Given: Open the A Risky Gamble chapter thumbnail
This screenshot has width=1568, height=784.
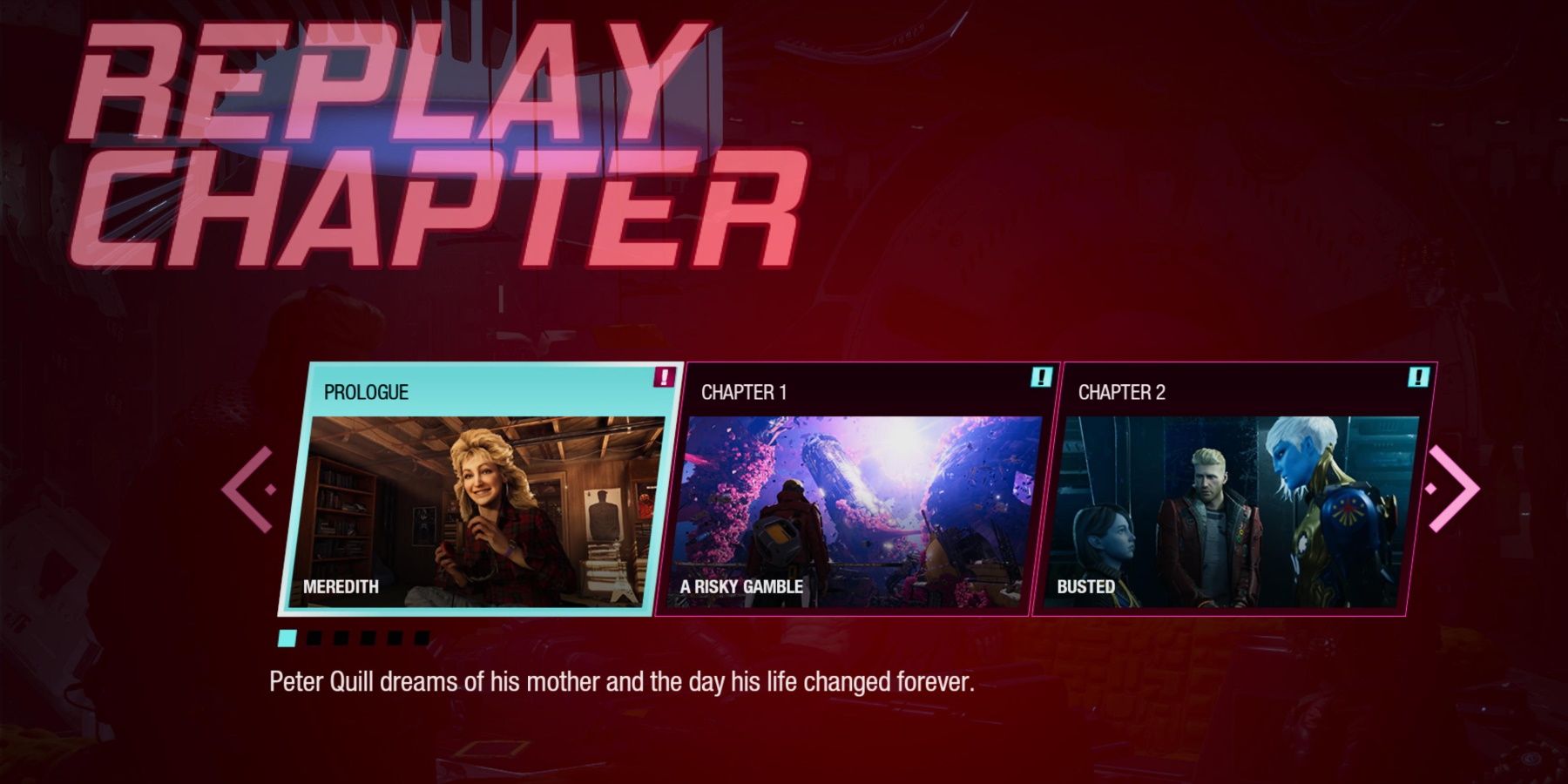Looking at the screenshot, I should pyautogui.click(x=858, y=514).
